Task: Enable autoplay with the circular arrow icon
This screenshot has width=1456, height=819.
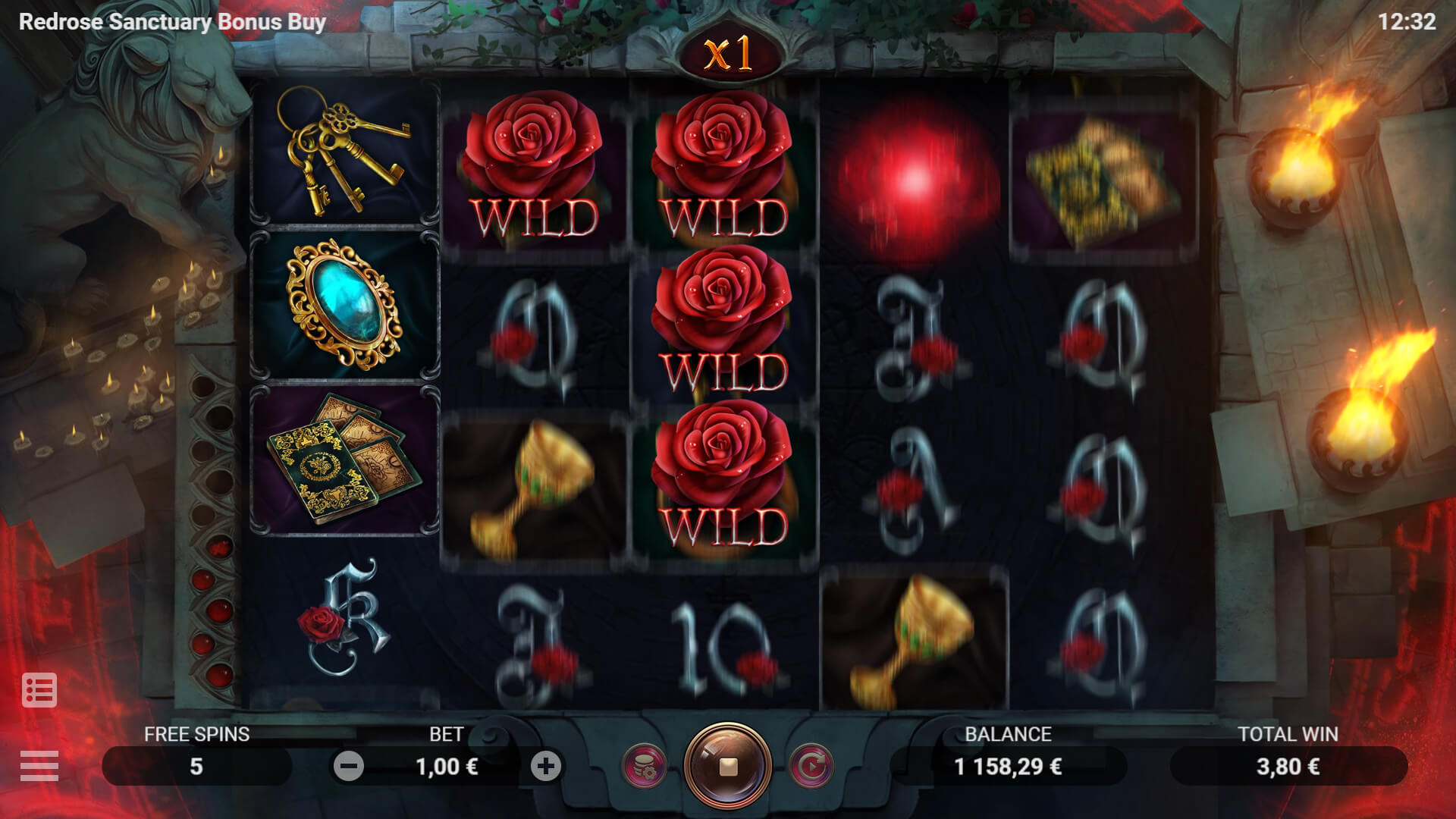Action: click(810, 765)
